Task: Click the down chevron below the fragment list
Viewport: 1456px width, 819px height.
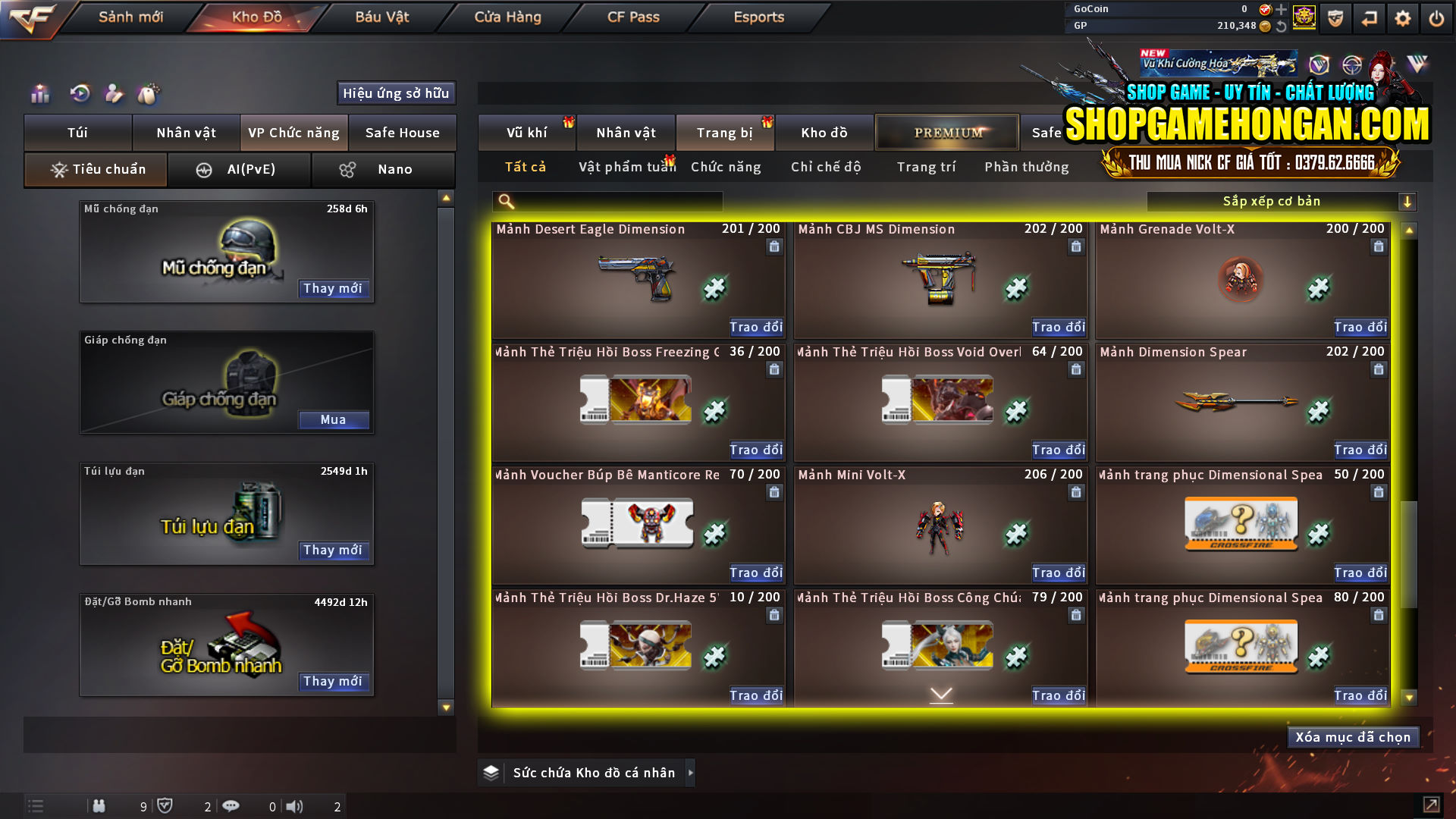Action: click(x=940, y=693)
